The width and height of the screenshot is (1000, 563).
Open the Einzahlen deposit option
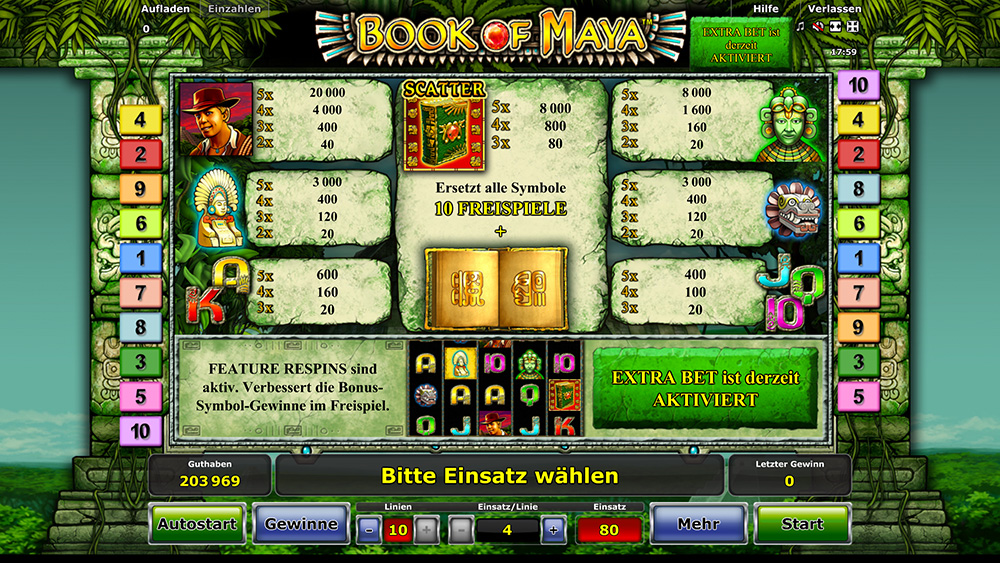[235, 9]
